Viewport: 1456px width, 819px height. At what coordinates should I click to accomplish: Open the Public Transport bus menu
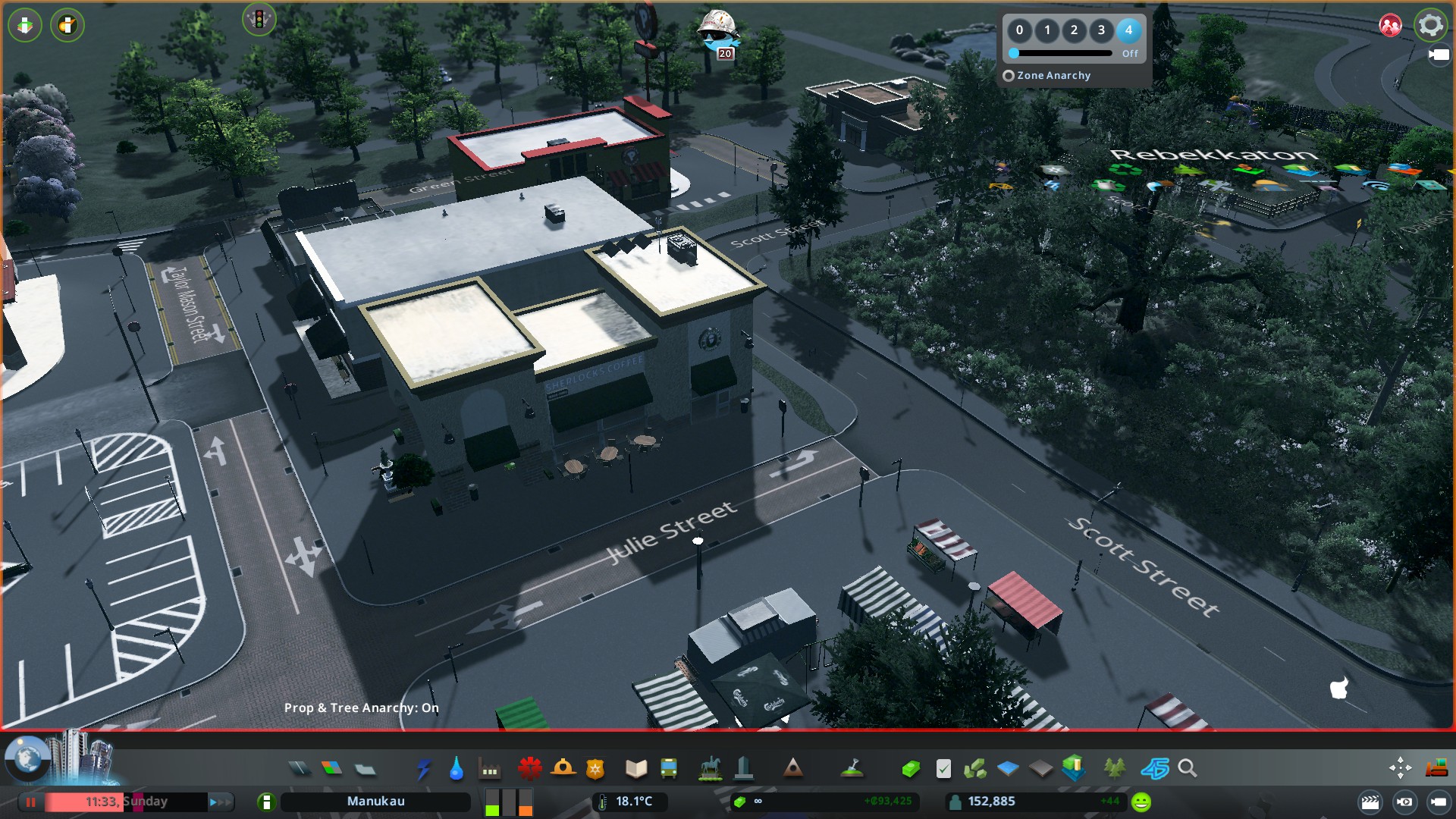669,769
